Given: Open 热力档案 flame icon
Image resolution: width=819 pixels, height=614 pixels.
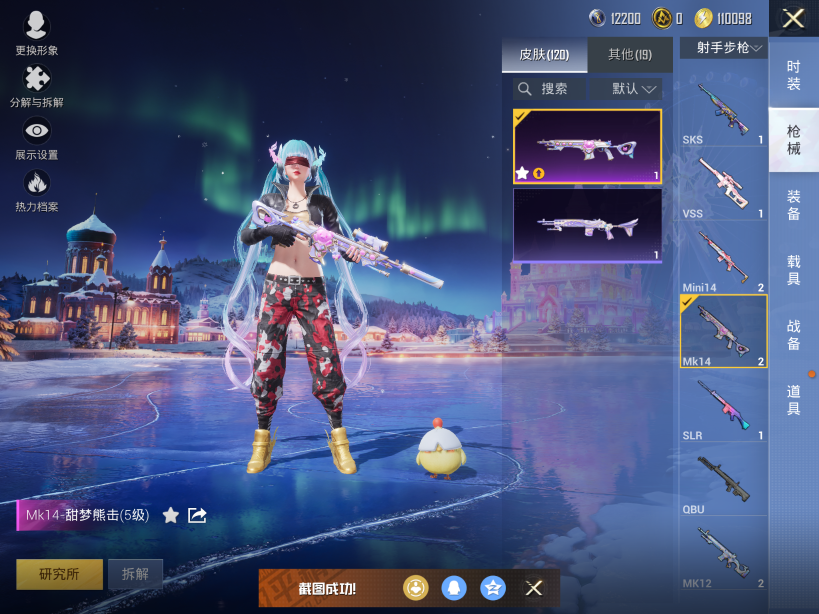Looking at the screenshot, I should point(37,190).
